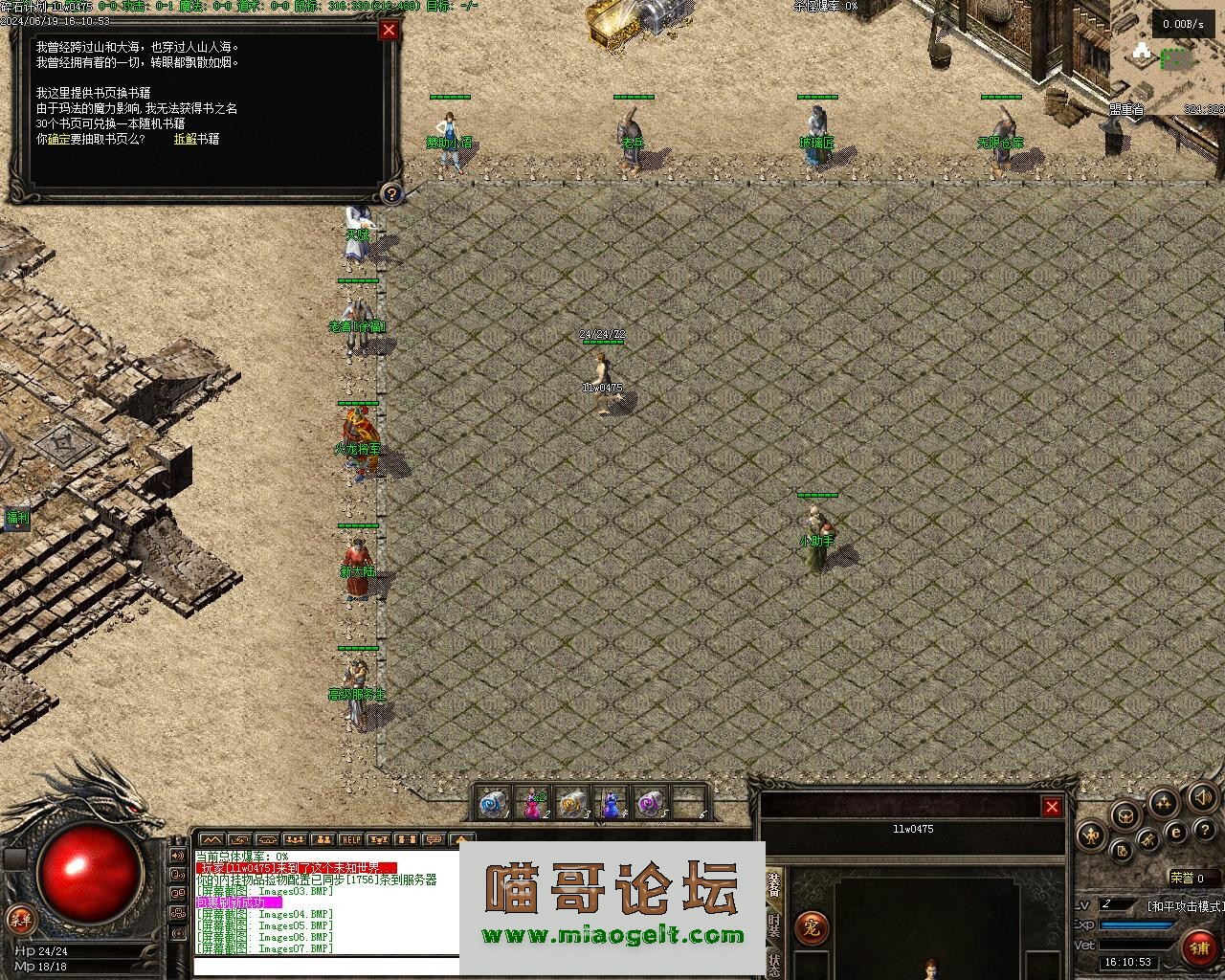1225x980 pixels.
Task: Use the purple scroll in hotbar slot 5
Action: [x=651, y=804]
